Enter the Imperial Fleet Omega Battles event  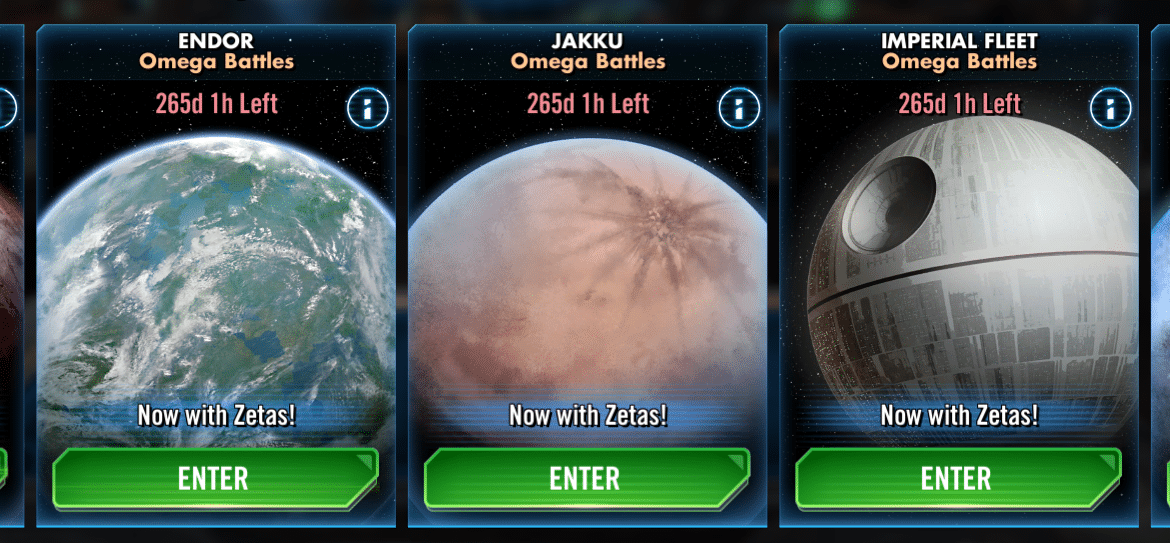pyautogui.click(x=957, y=478)
